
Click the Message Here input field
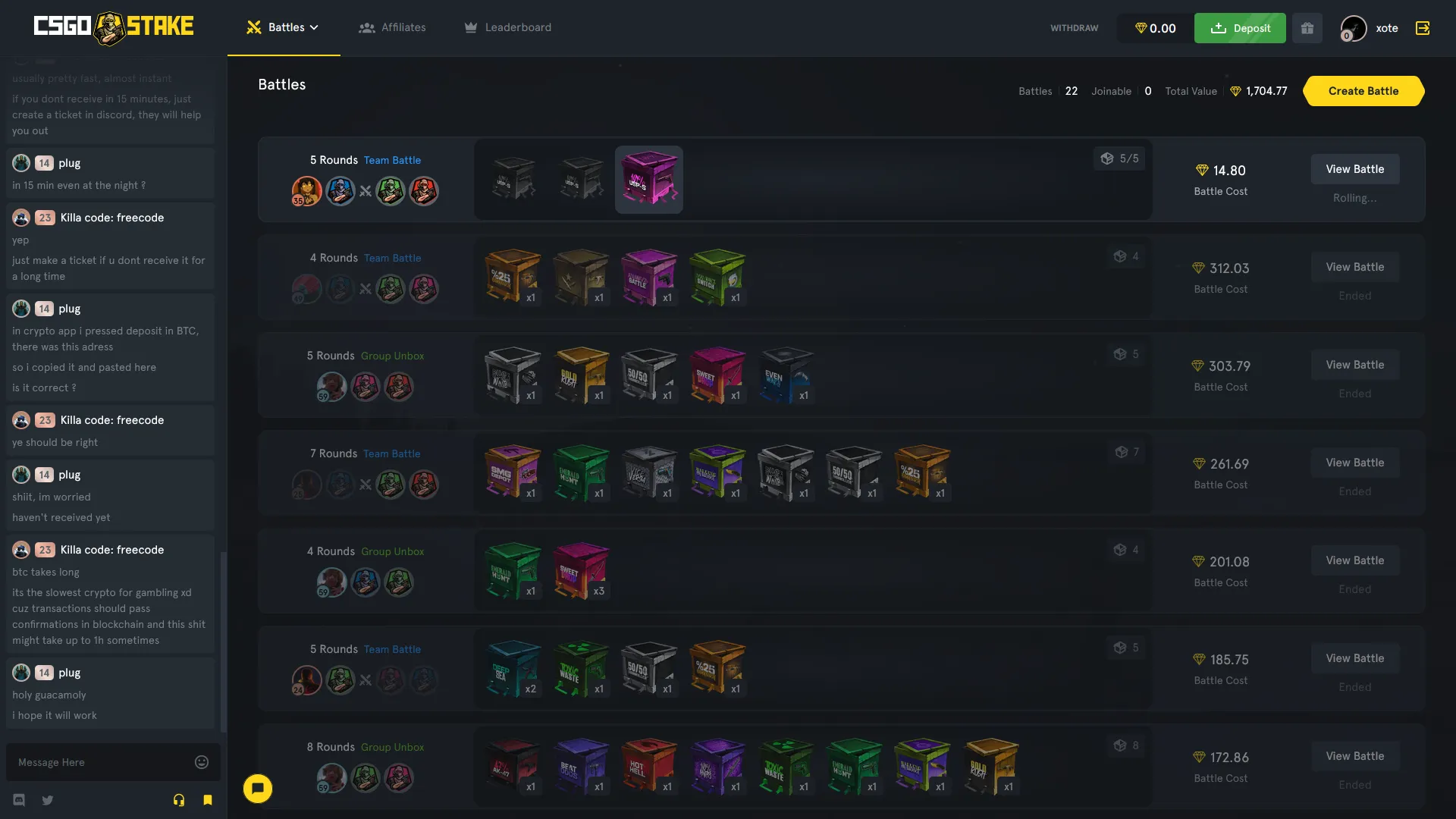point(99,762)
